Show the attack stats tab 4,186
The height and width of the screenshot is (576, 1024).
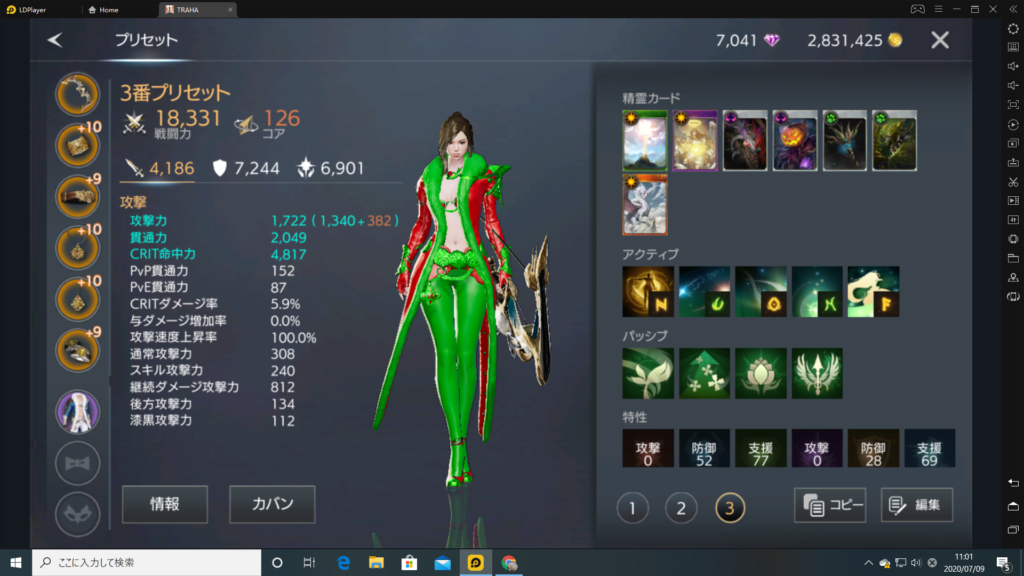pos(160,168)
